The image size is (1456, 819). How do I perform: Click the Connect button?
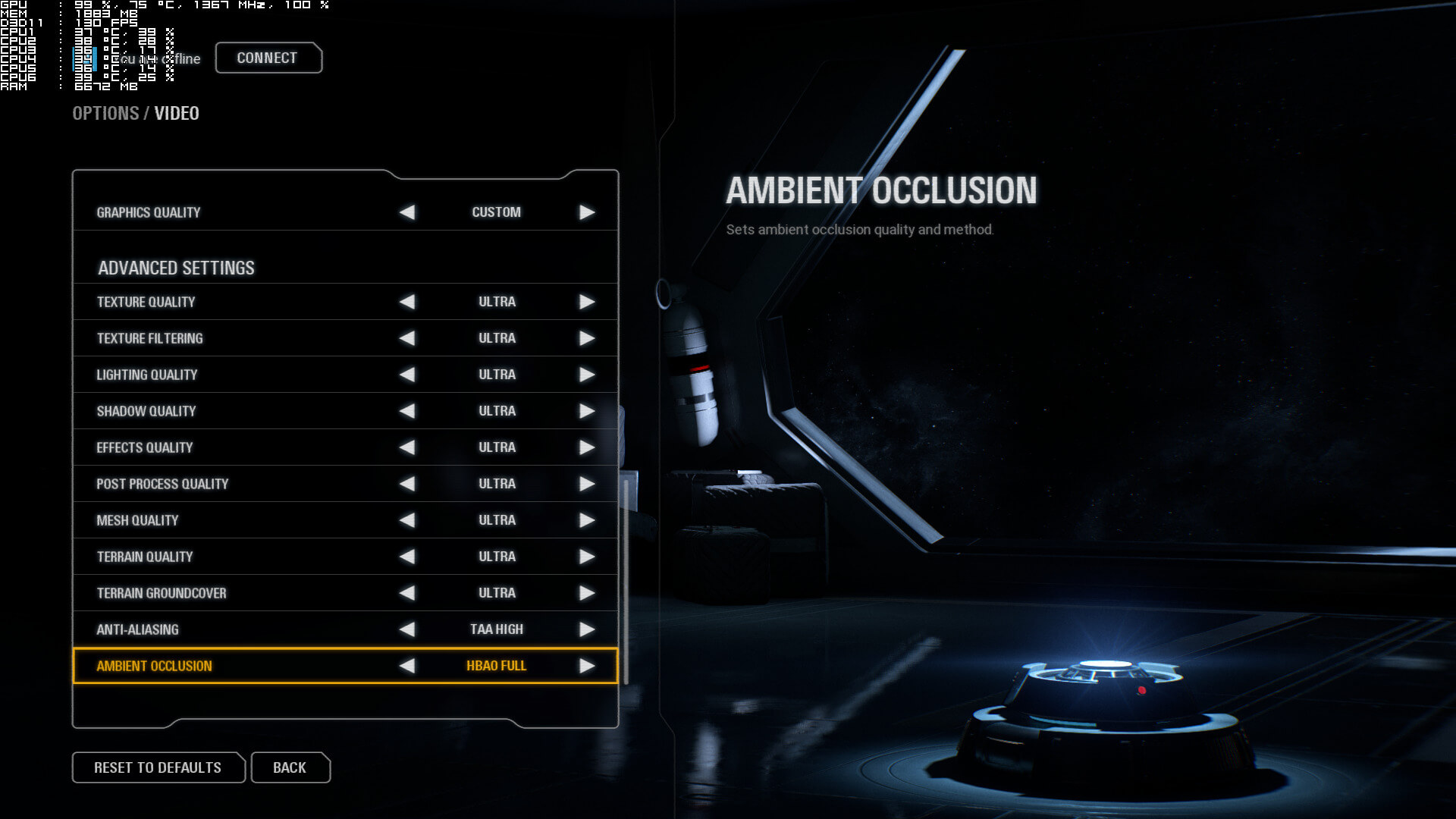(268, 58)
